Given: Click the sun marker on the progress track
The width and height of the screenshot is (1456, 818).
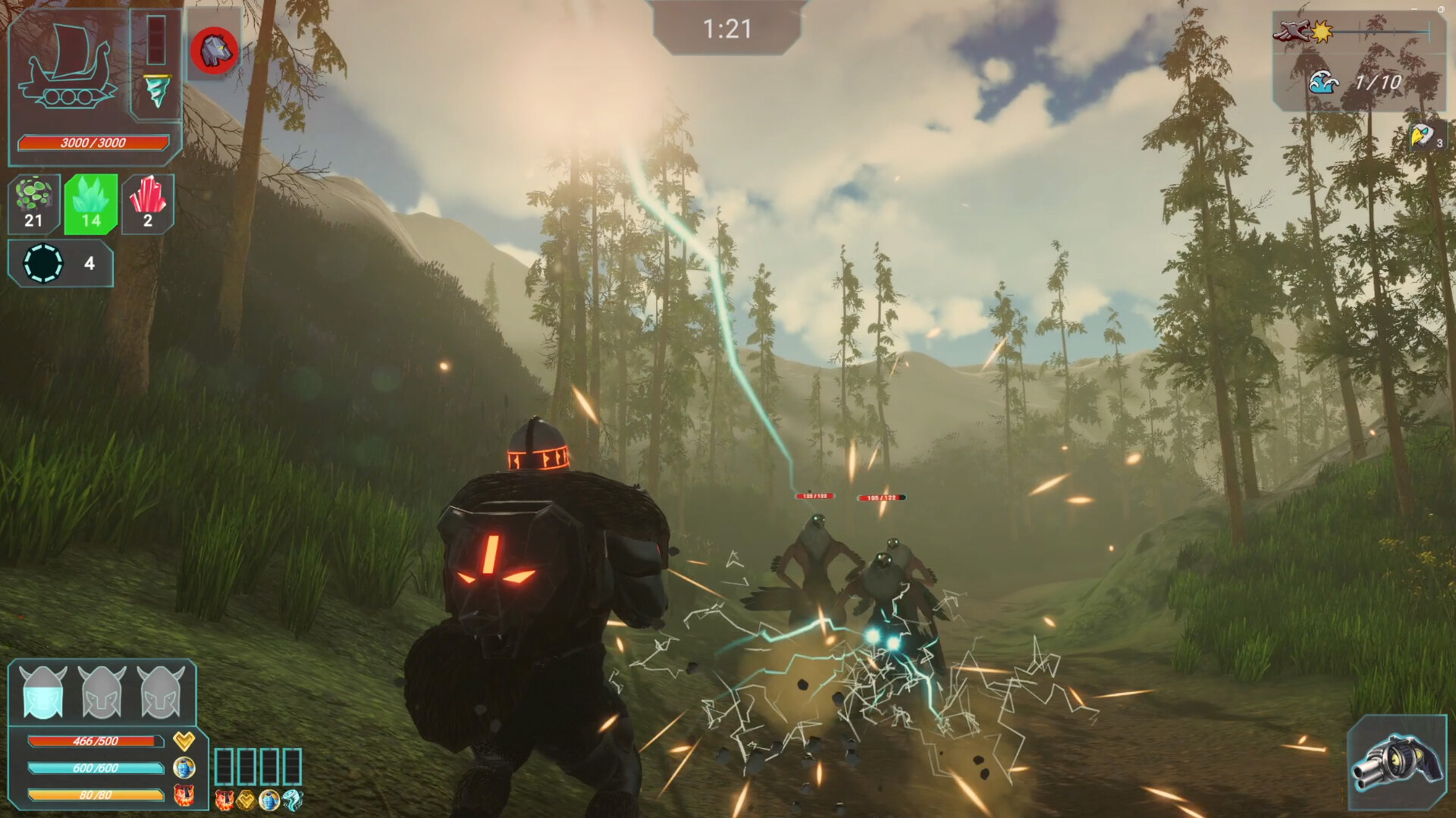Looking at the screenshot, I should pyautogui.click(x=1323, y=32).
